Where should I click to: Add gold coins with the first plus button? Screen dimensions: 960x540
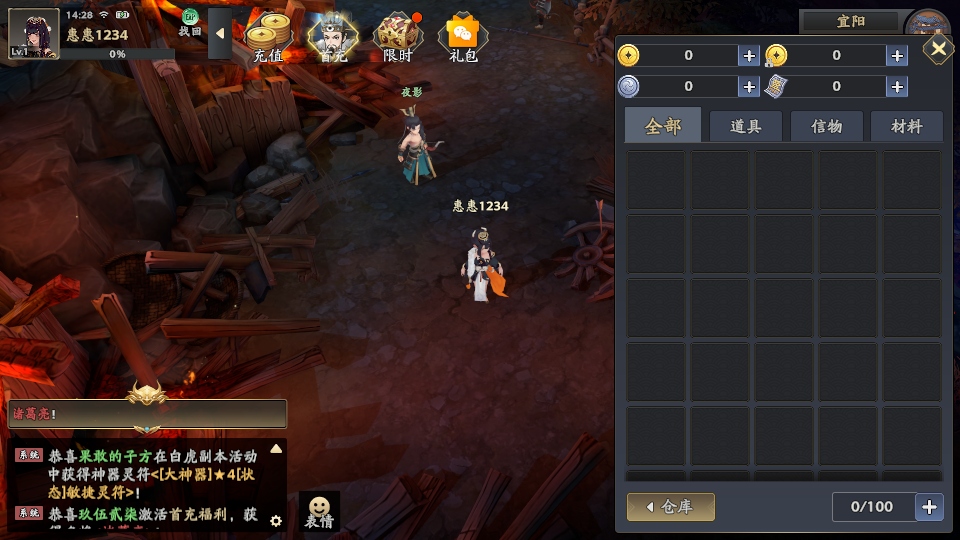pyautogui.click(x=749, y=56)
